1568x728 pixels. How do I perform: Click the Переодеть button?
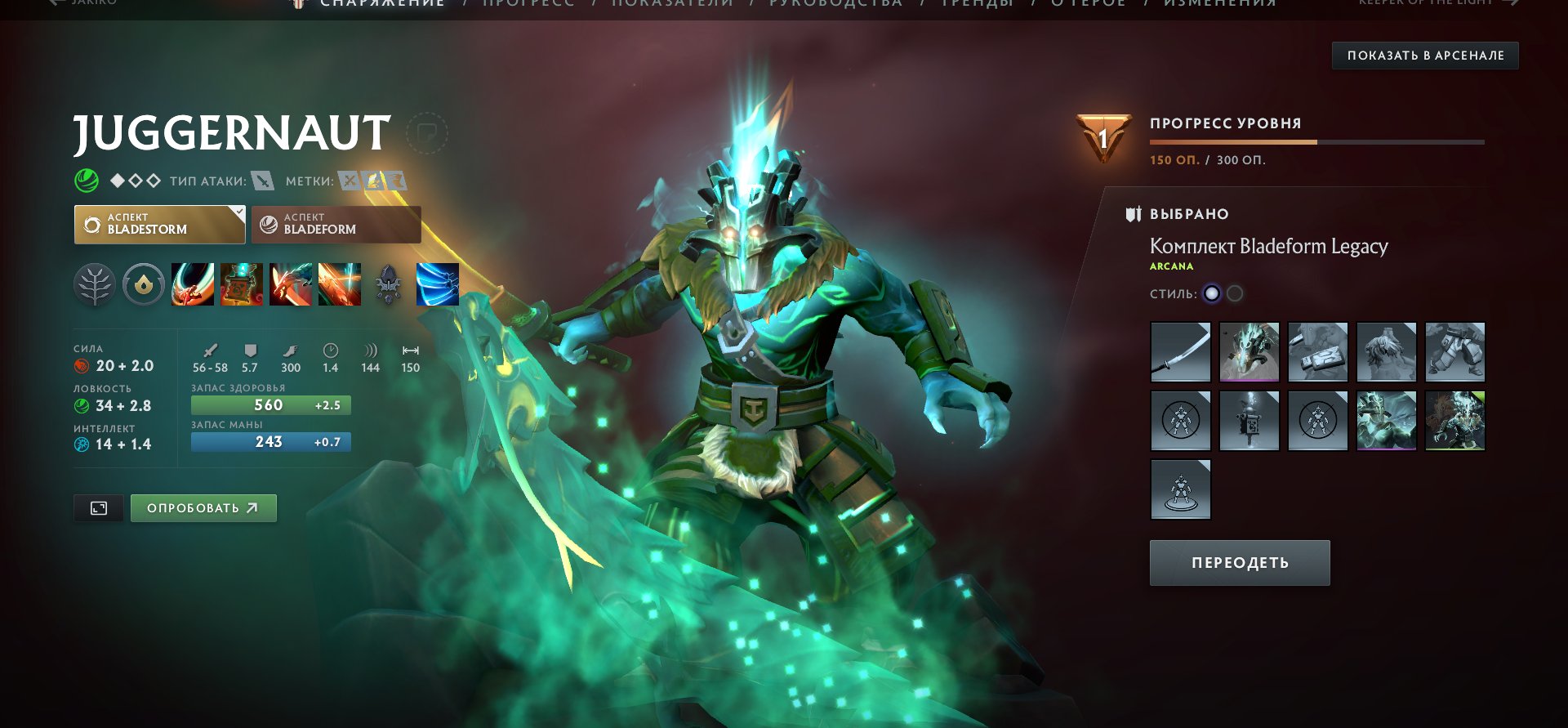click(x=1239, y=562)
